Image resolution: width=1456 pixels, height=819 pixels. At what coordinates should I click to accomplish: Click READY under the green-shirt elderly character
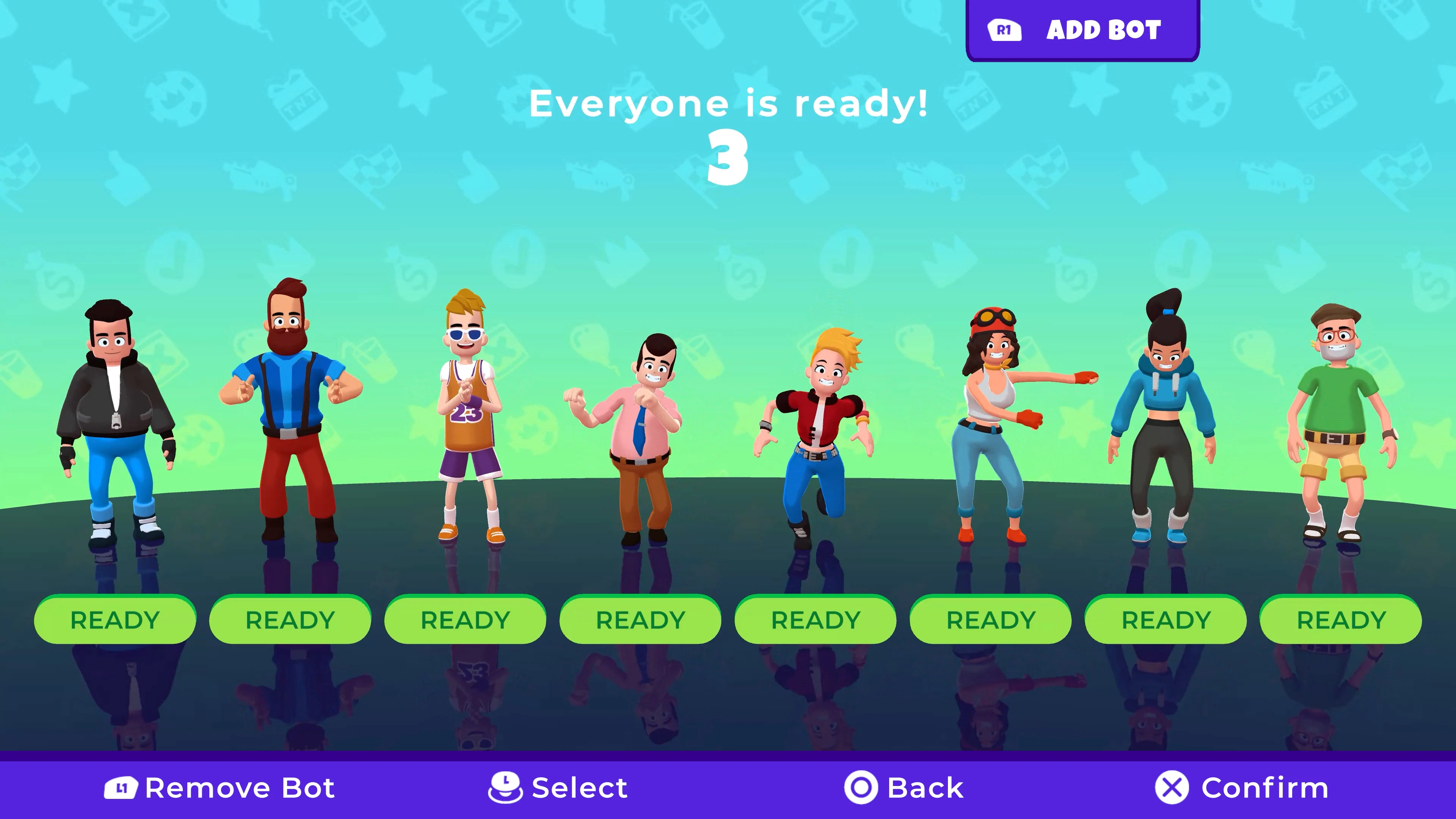pyautogui.click(x=1341, y=620)
